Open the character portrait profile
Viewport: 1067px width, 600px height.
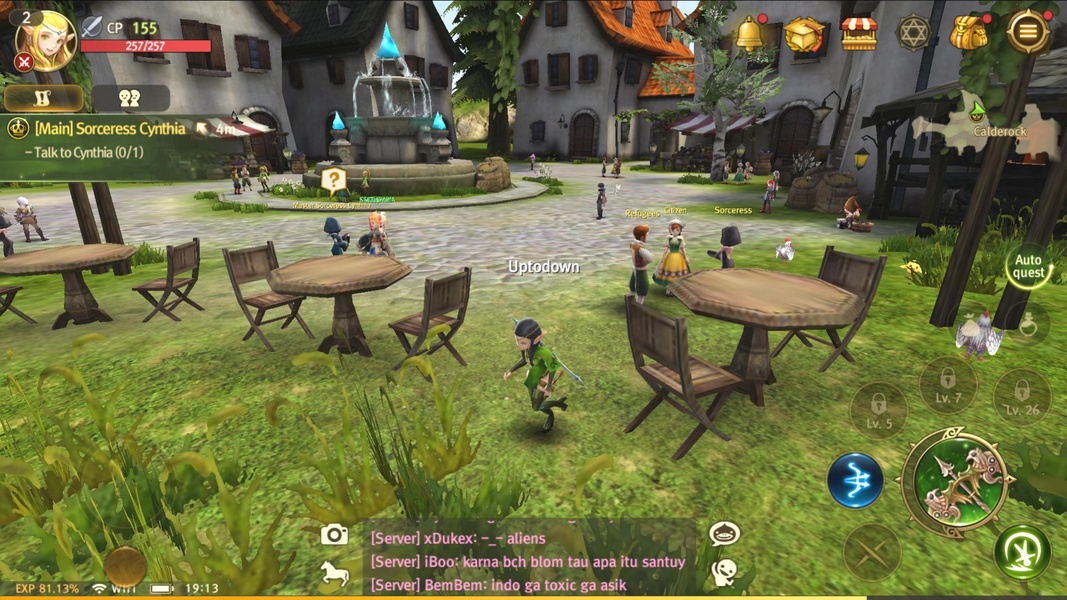pos(45,41)
